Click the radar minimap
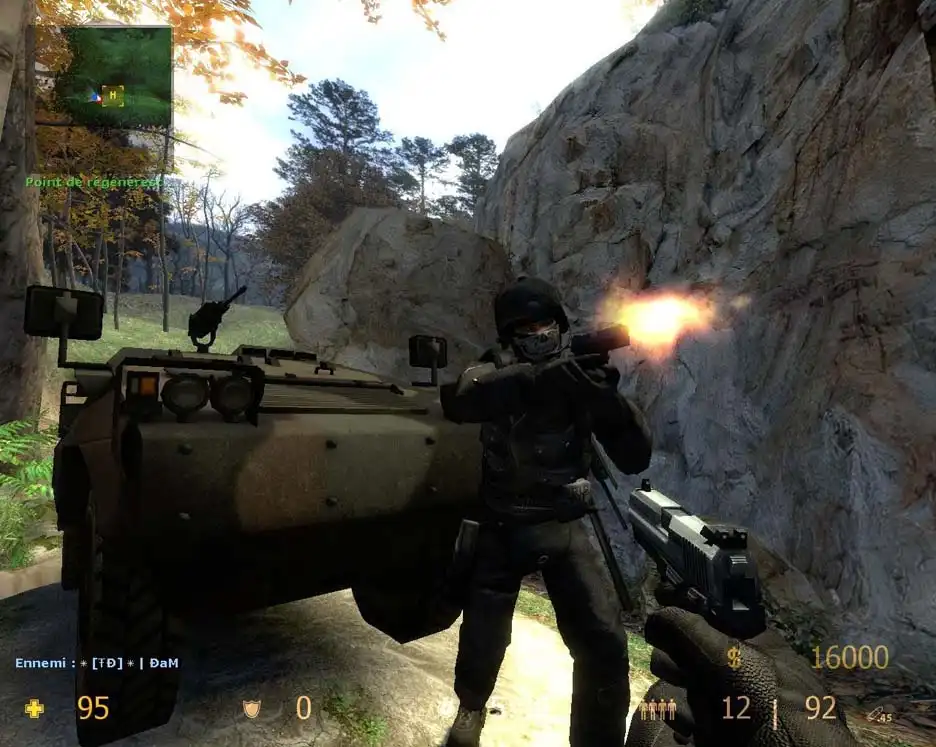 113,76
